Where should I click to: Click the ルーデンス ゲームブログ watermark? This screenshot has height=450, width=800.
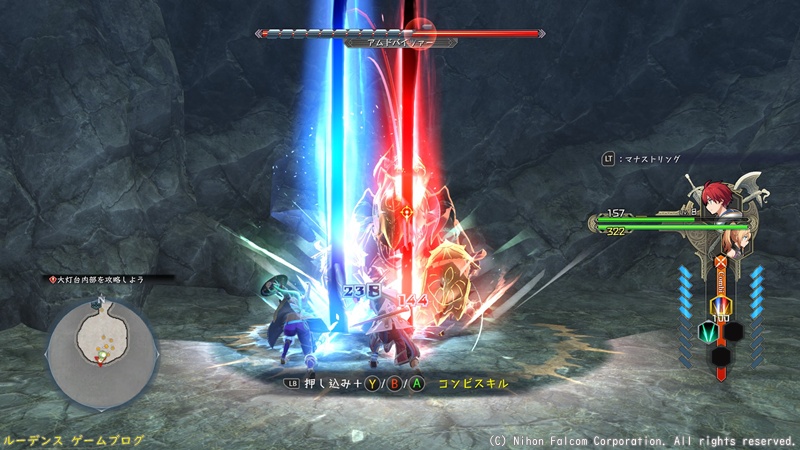73,440
